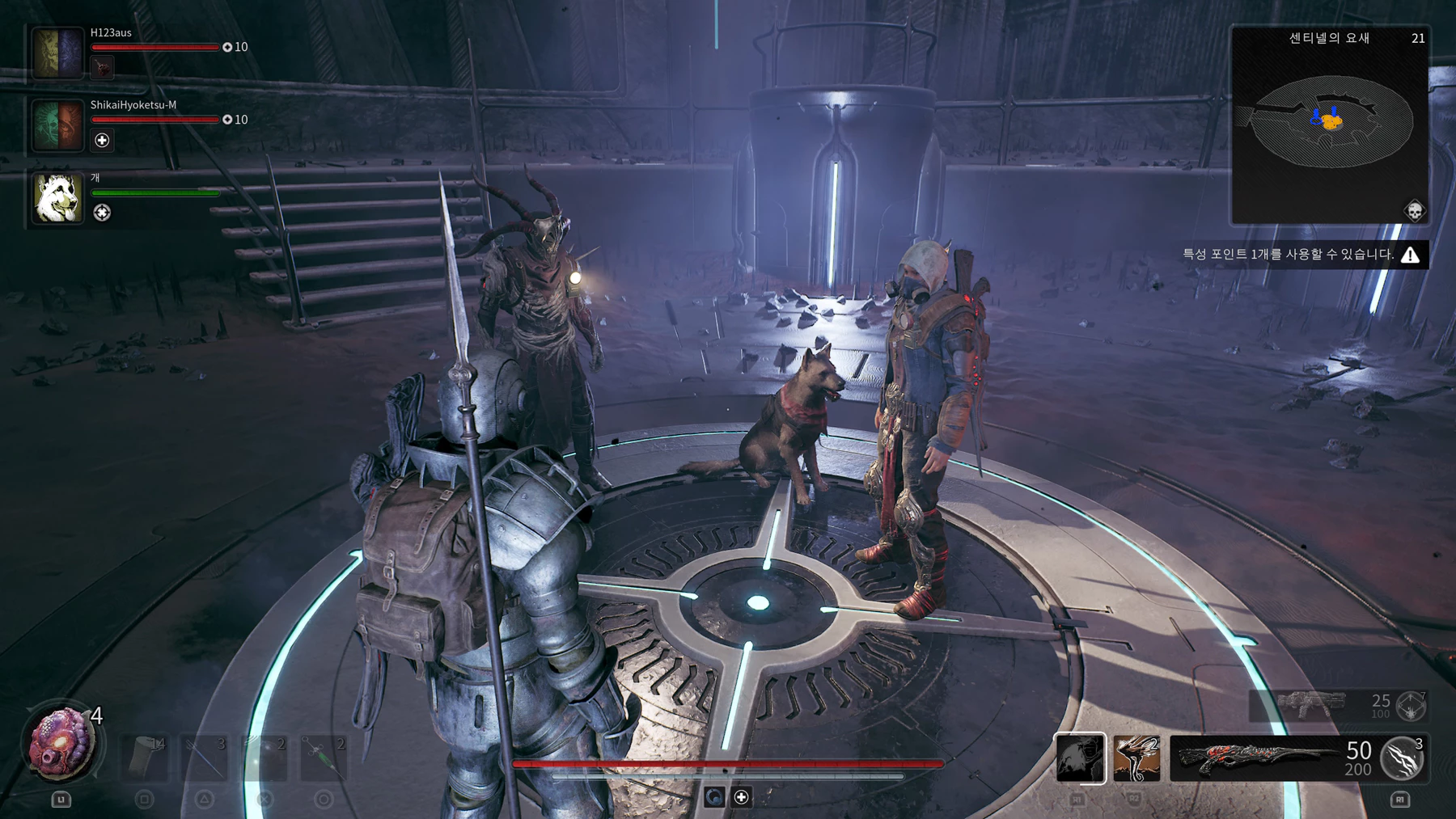Select the green syringe consumable slot
The image size is (1456, 819).
point(324,758)
